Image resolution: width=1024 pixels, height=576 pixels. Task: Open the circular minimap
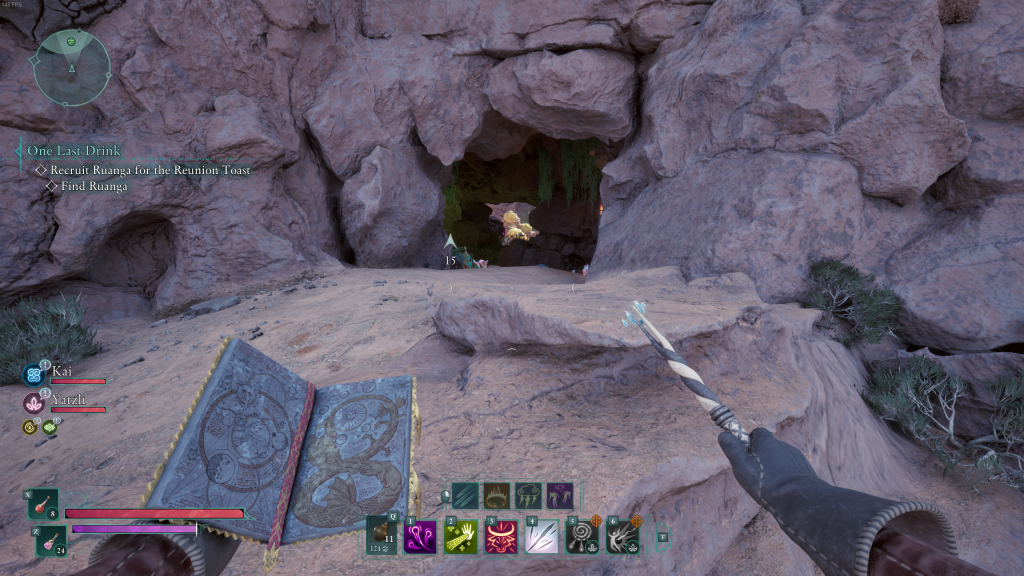[x=71, y=67]
